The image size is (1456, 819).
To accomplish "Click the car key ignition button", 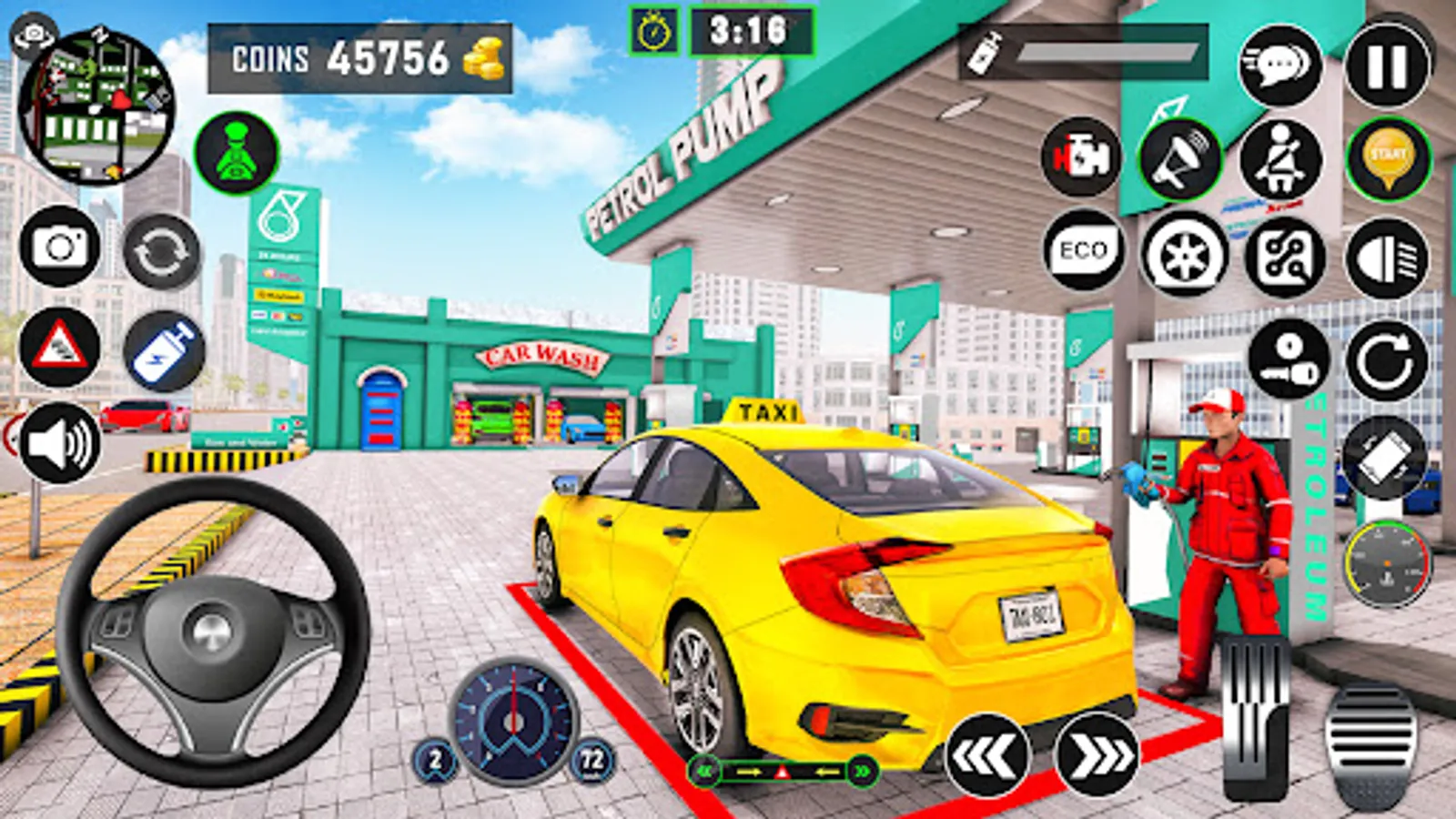I will (x=1289, y=359).
